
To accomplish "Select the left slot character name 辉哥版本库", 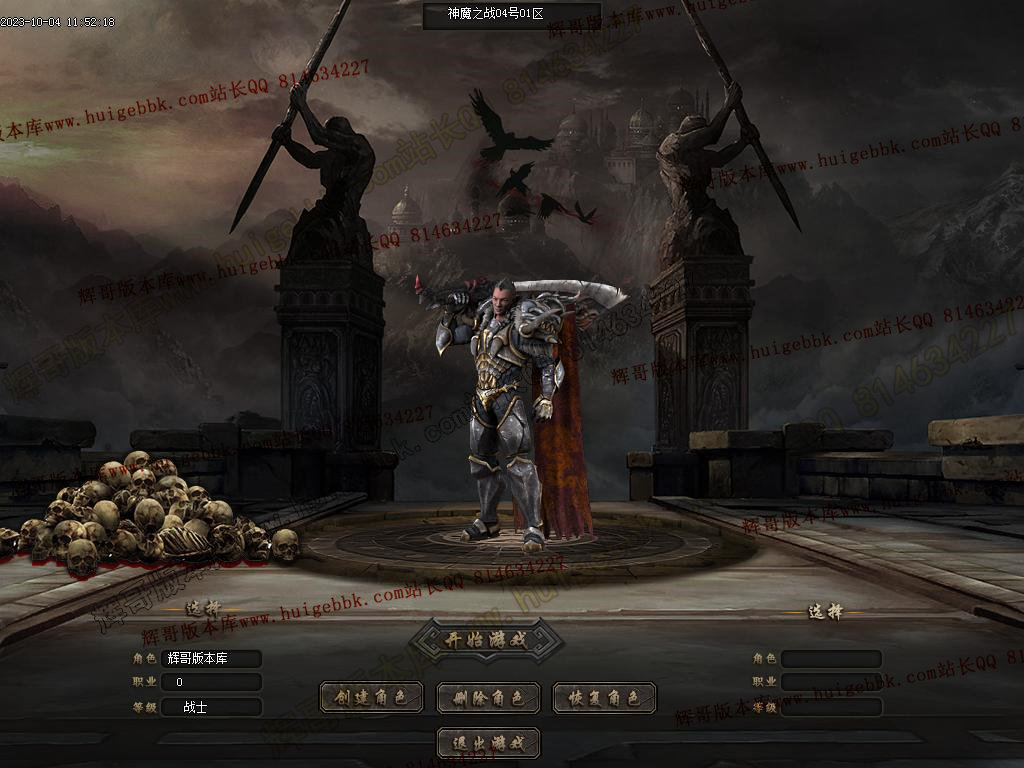I will tap(211, 659).
